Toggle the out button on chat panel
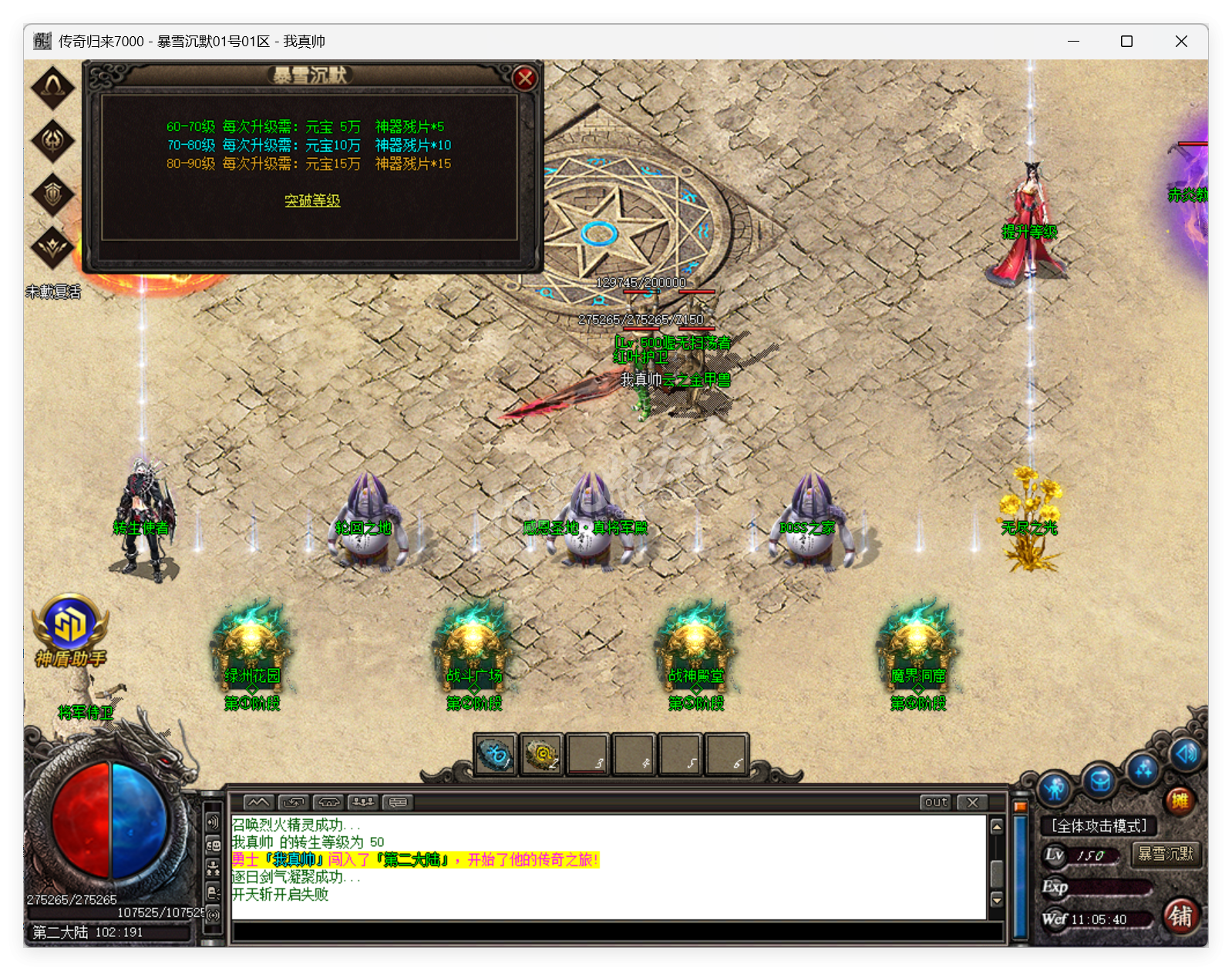Image resolution: width=1232 pixels, height=971 pixels. [x=935, y=803]
